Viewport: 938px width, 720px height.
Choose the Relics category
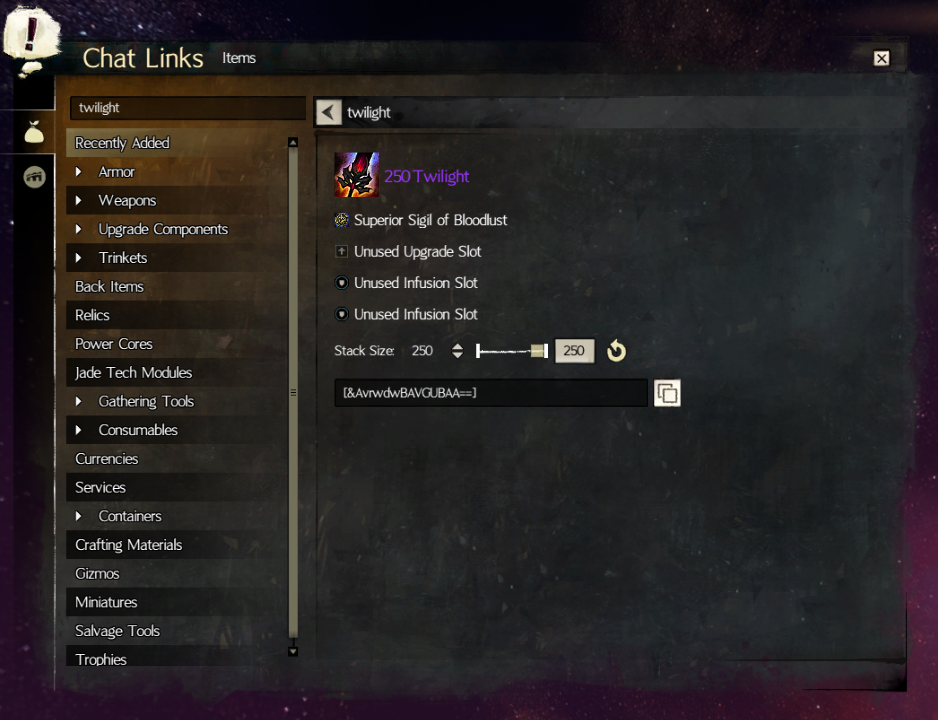(x=92, y=315)
